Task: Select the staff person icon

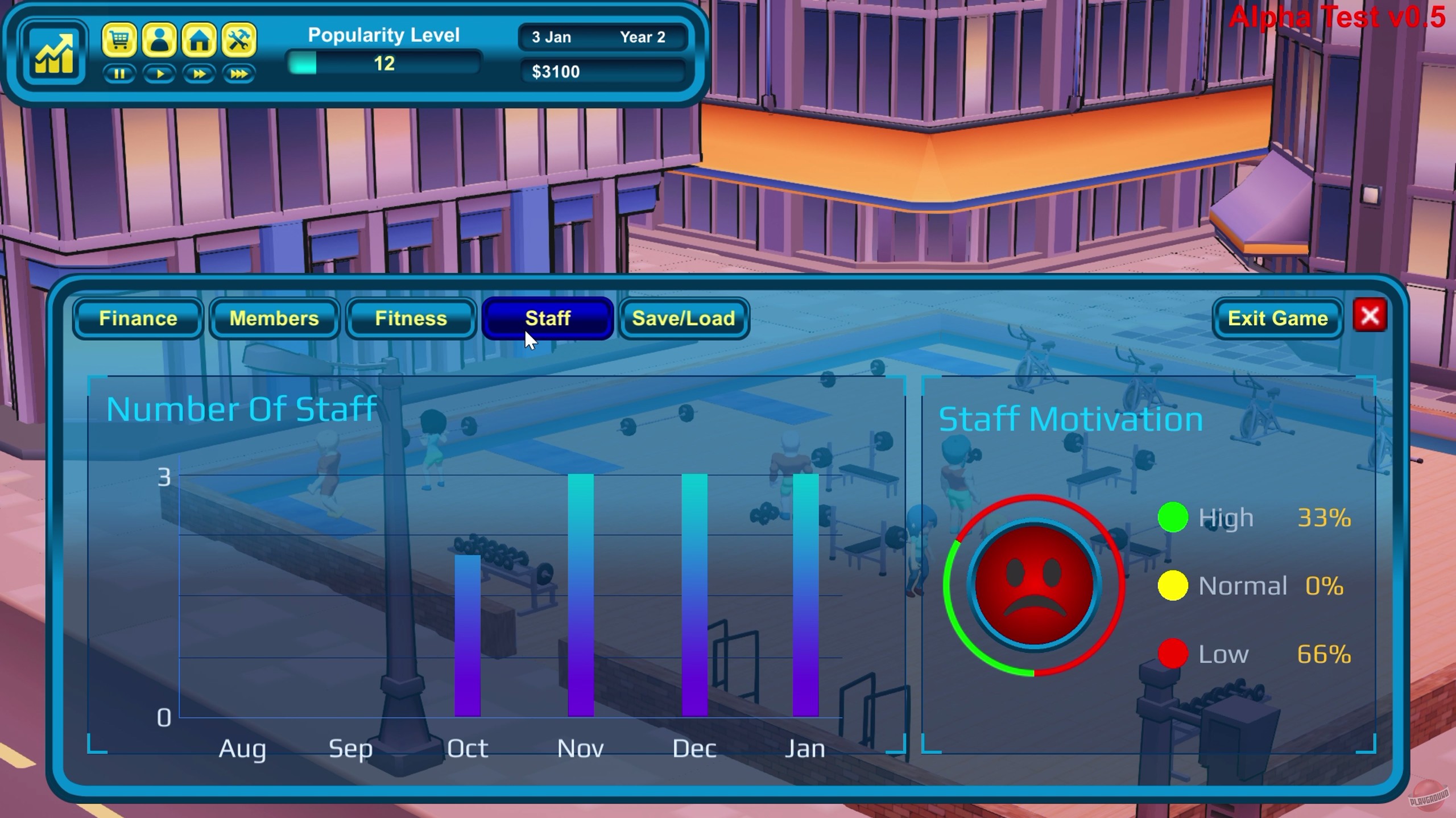Action: (x=160, y=40)
